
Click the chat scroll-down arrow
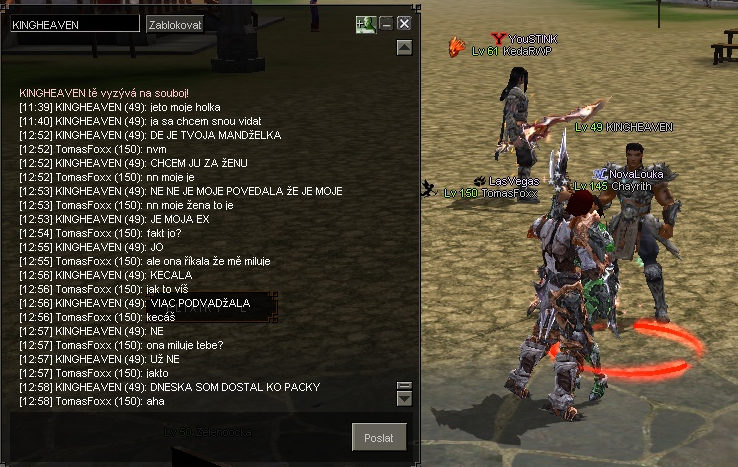click(404, 399)
